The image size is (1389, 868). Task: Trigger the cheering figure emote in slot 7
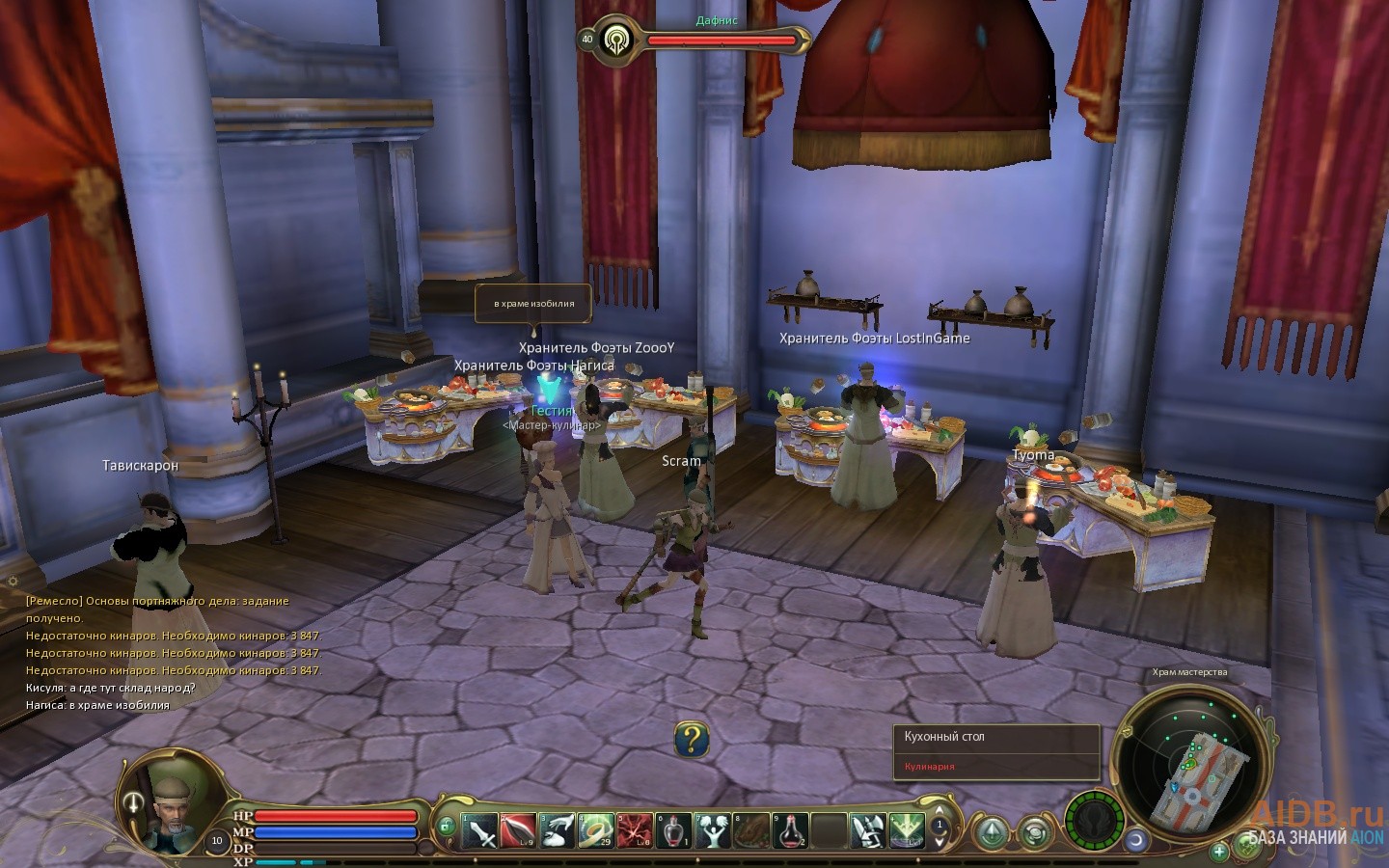coord(713,830)
